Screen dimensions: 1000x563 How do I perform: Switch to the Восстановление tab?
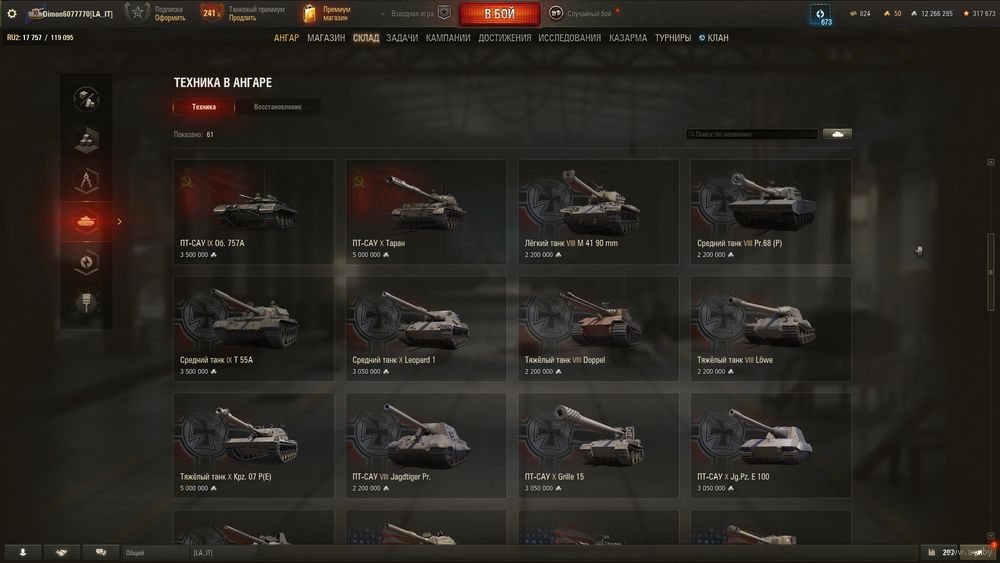[277, 107]
